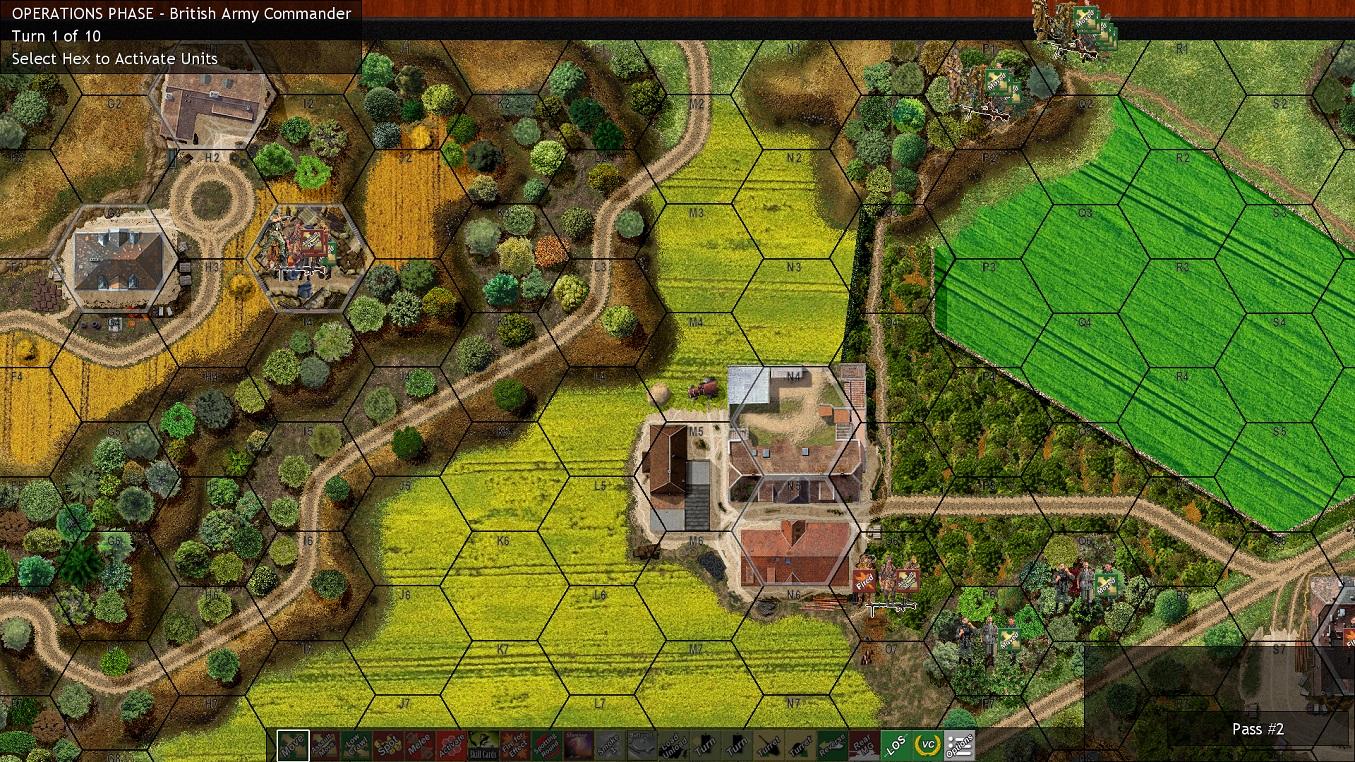Select the Assault Move icon
The image size is (1355, 762).
tap(324, 746)
